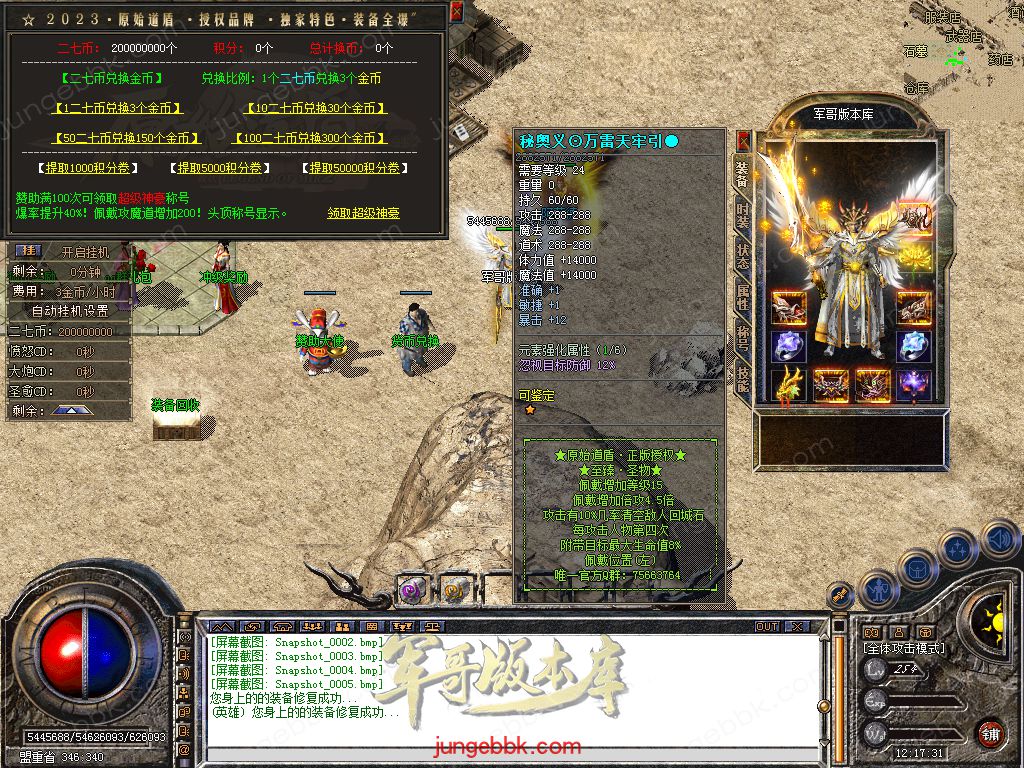
Task: Select the 100 二七币 for 300 gold option
Action: coord(310,138)
